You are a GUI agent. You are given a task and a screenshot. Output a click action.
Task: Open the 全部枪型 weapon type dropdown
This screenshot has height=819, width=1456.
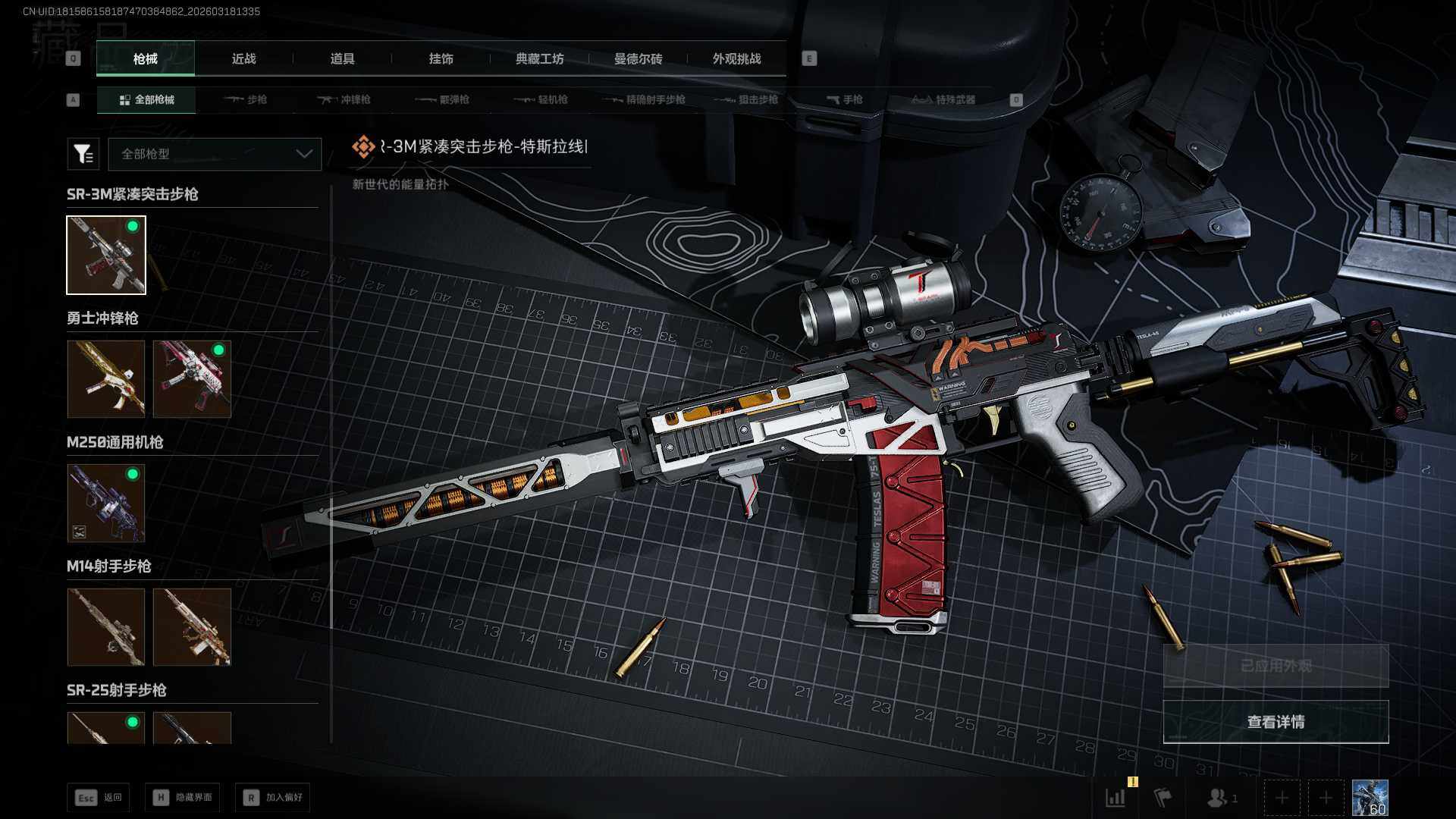[x=215, y=154]
